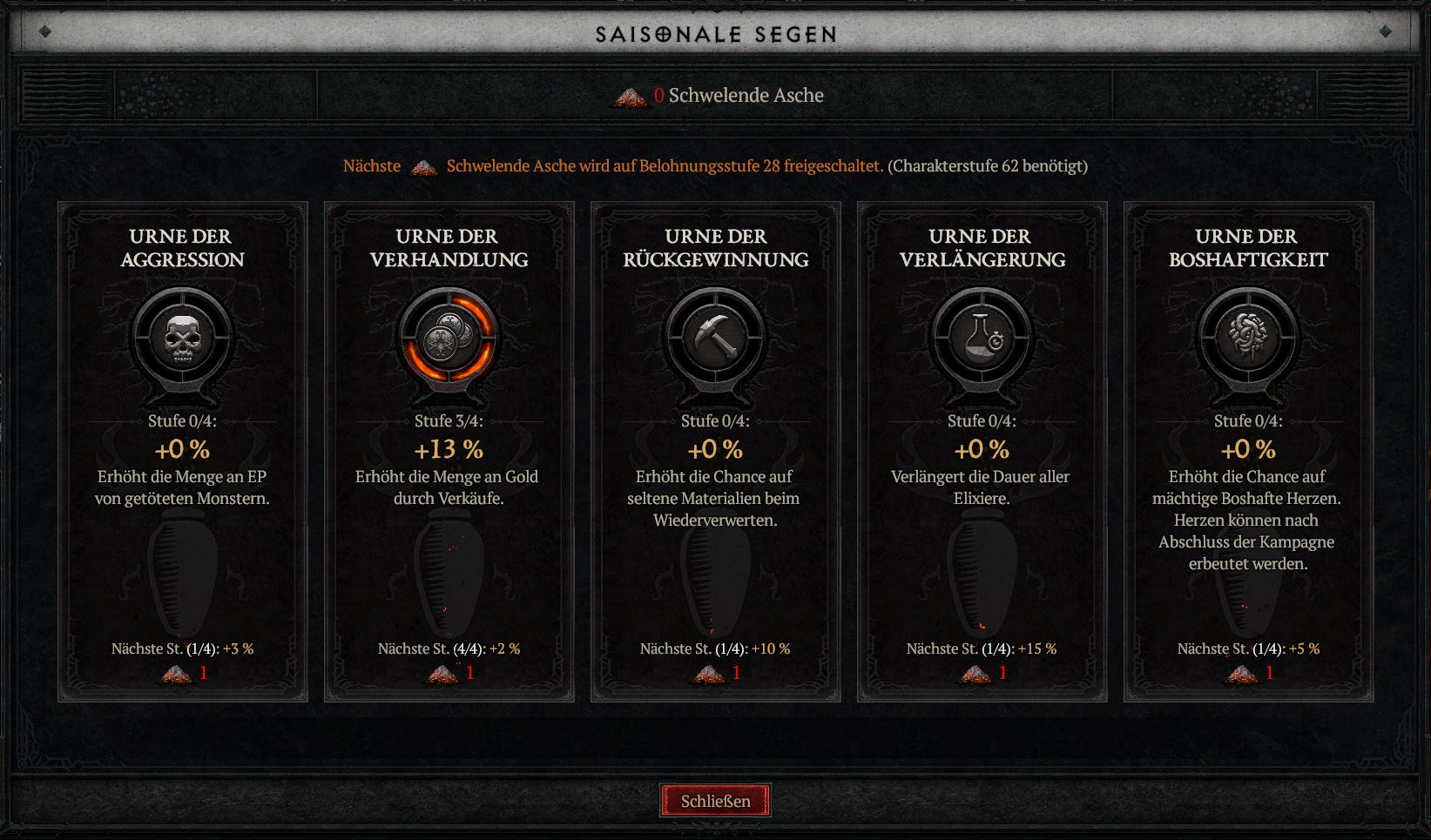Upgrade the Urne der Verhandlung coin icon
Viewport: 1431px width, 840px height.
[x=449, y=336]
